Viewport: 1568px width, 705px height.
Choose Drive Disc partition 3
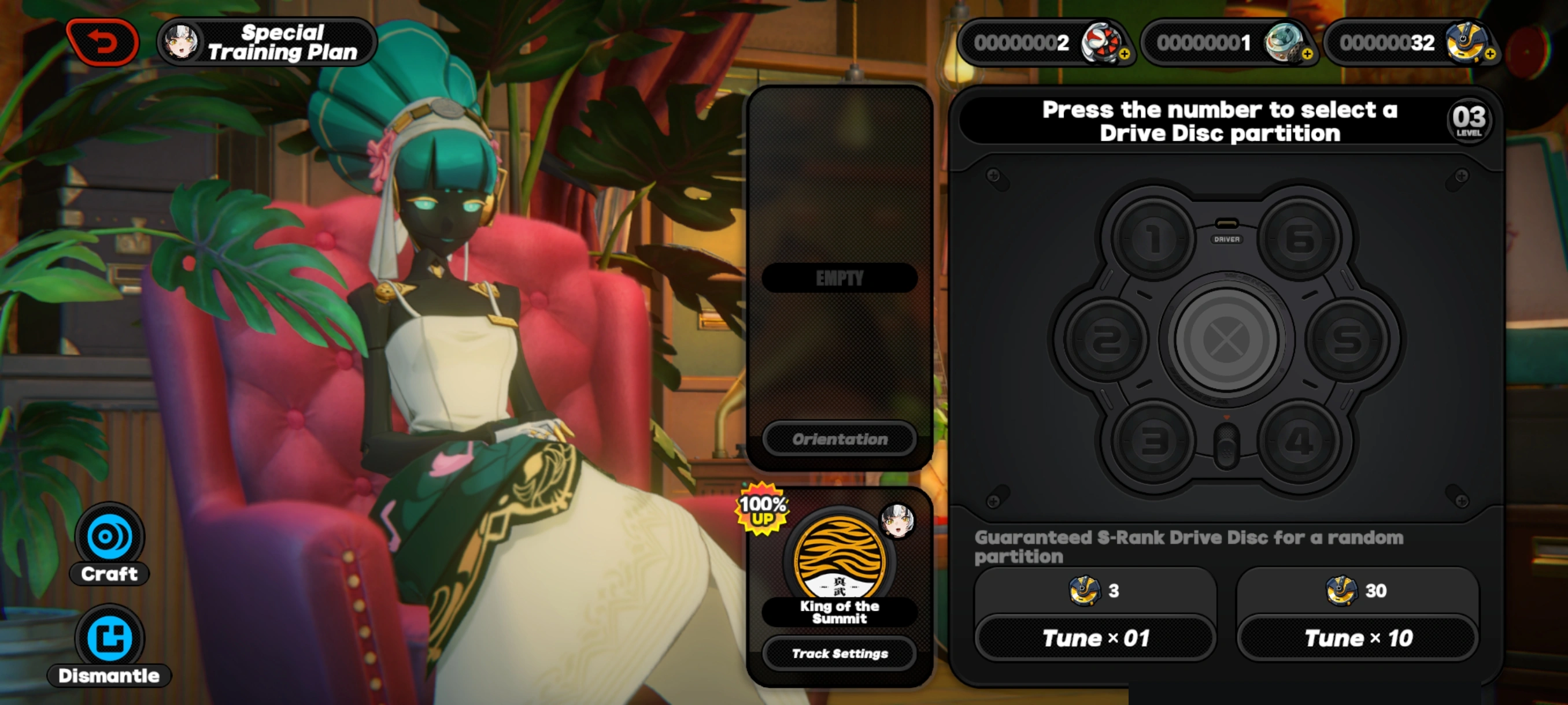[1152, 440]
